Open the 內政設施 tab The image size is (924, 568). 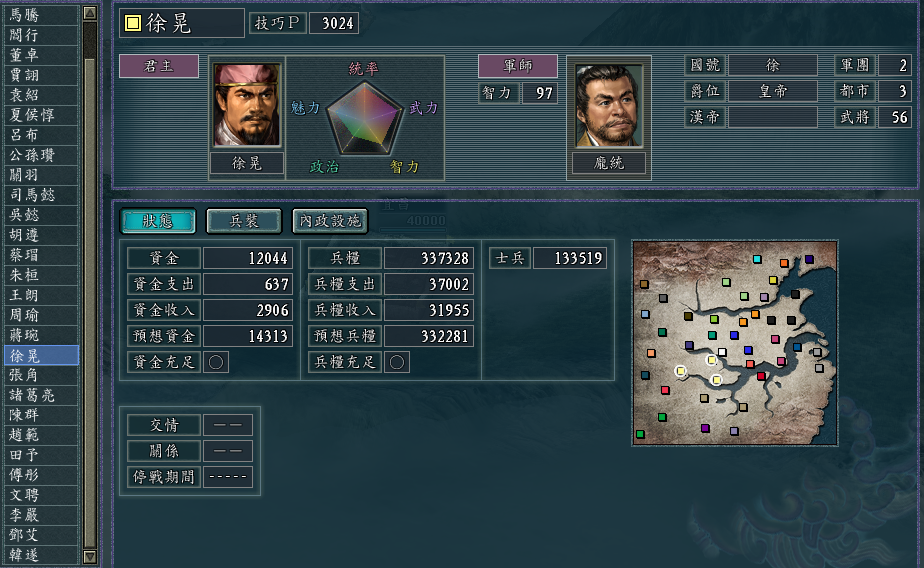[329, 220]
